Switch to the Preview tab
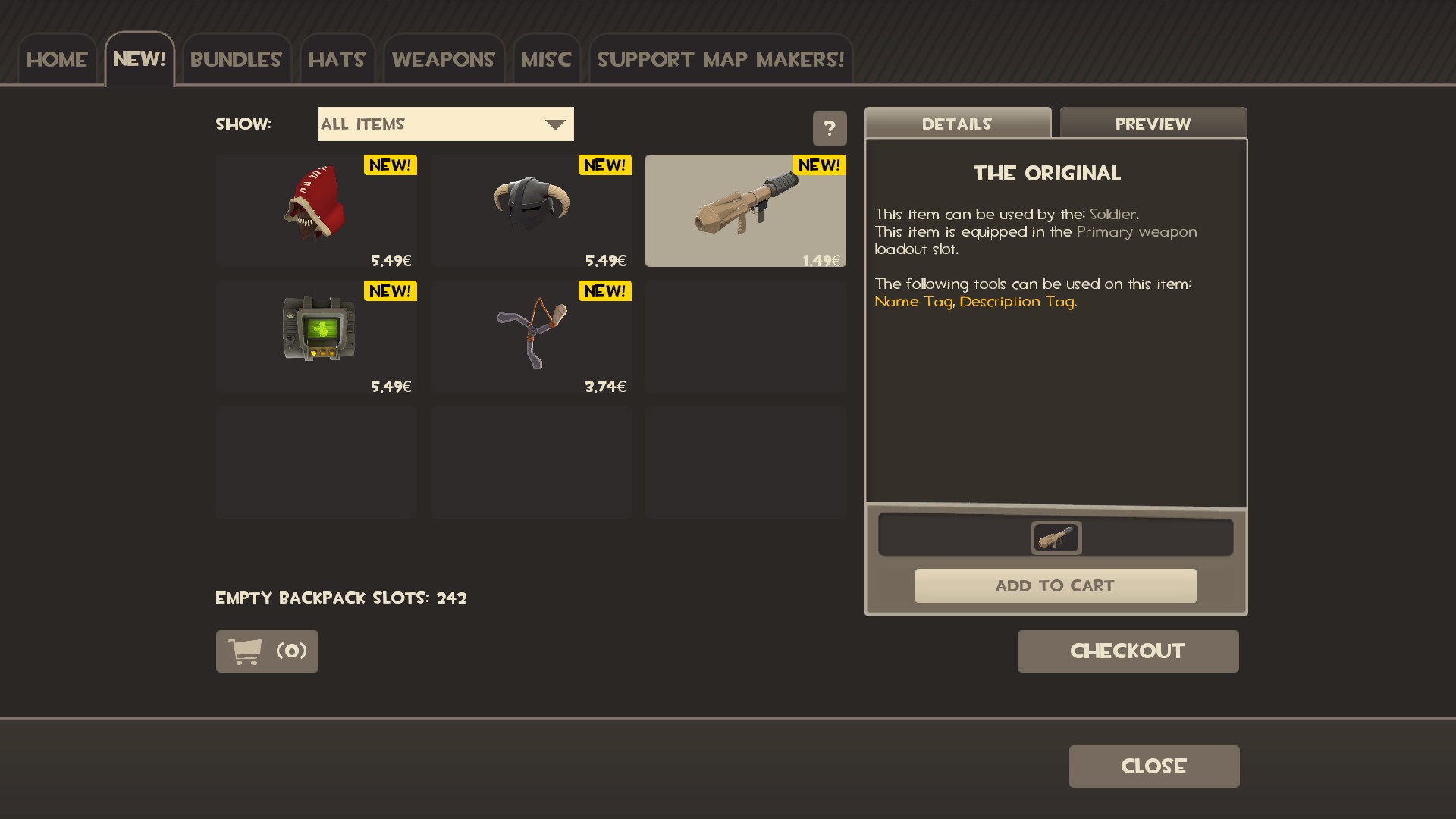The width and height of the screenshot is (1456, 819). tap(1153, 124)
